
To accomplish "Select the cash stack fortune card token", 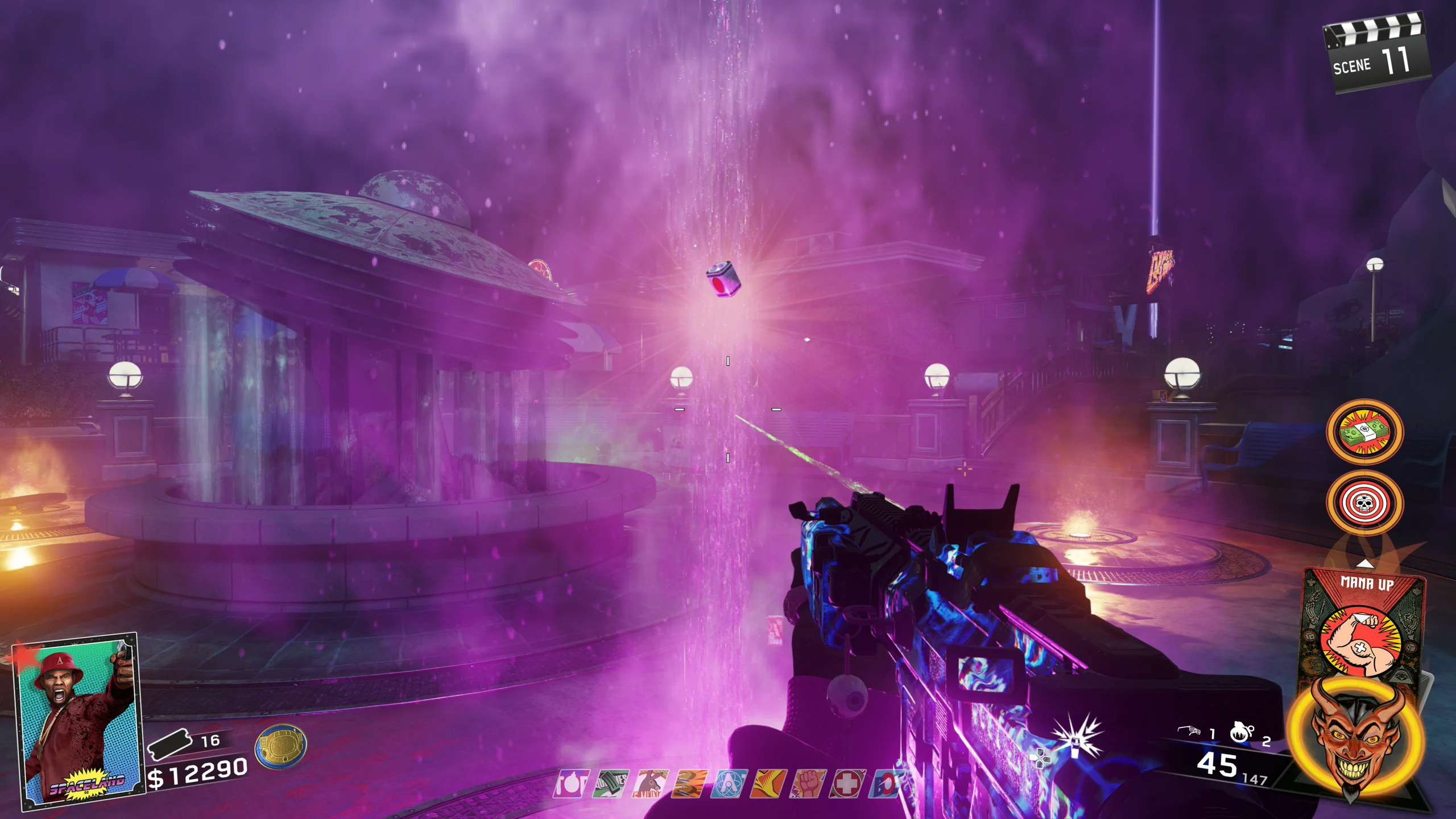I will coord(1364,432).
